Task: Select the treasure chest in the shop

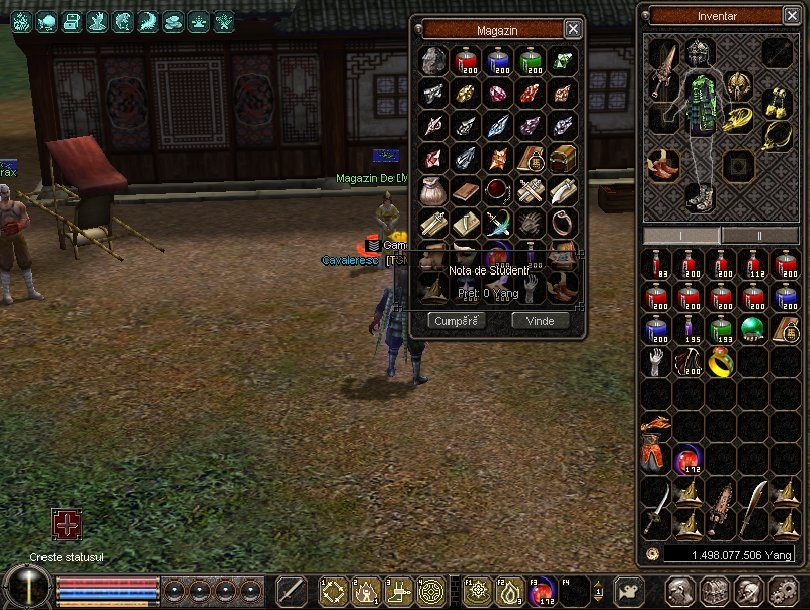Action: point(563,157)
